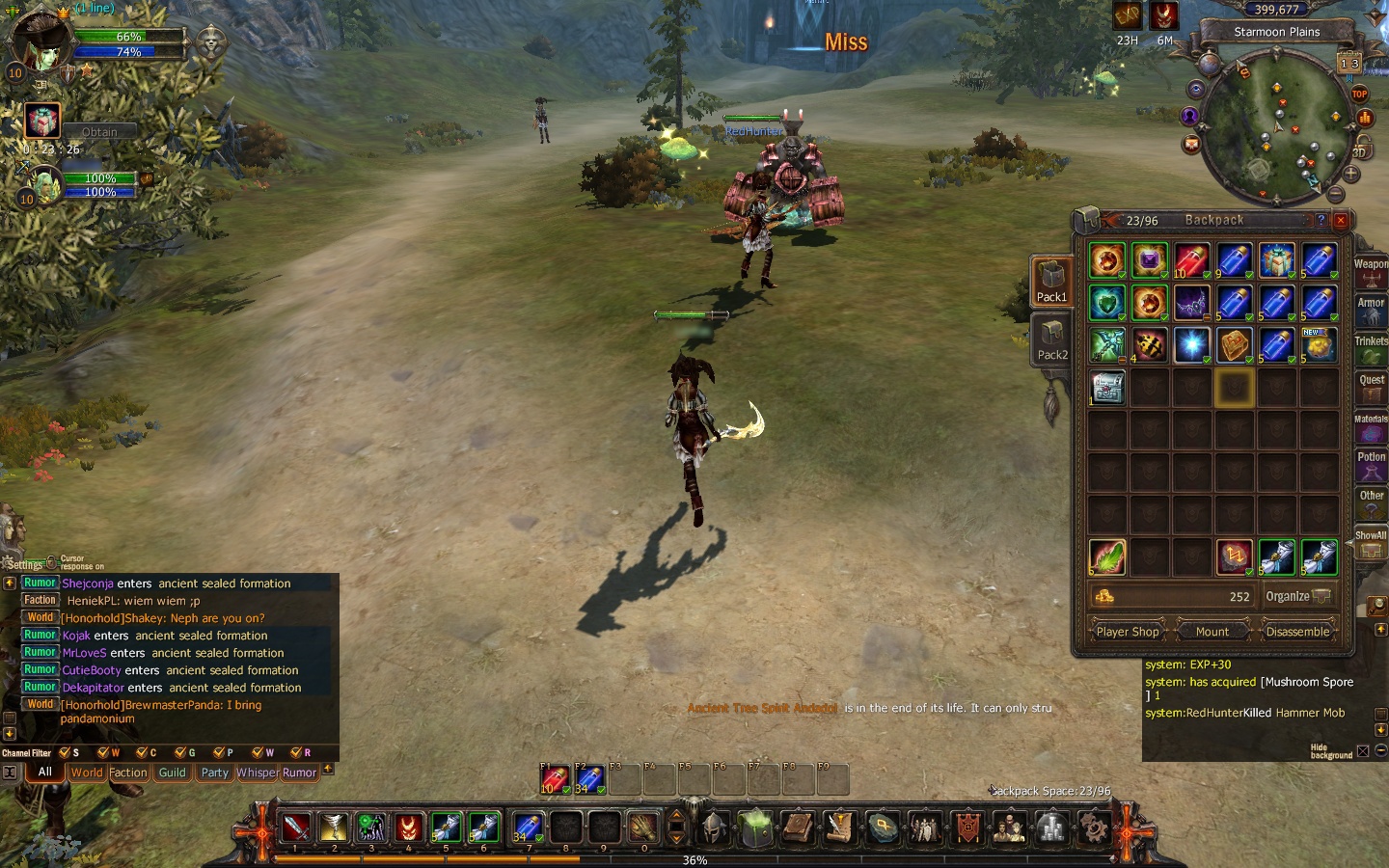The height and width of the screenshot is (868, 1389).
Task: Organize the backpack items
Action: (1297, 596)
